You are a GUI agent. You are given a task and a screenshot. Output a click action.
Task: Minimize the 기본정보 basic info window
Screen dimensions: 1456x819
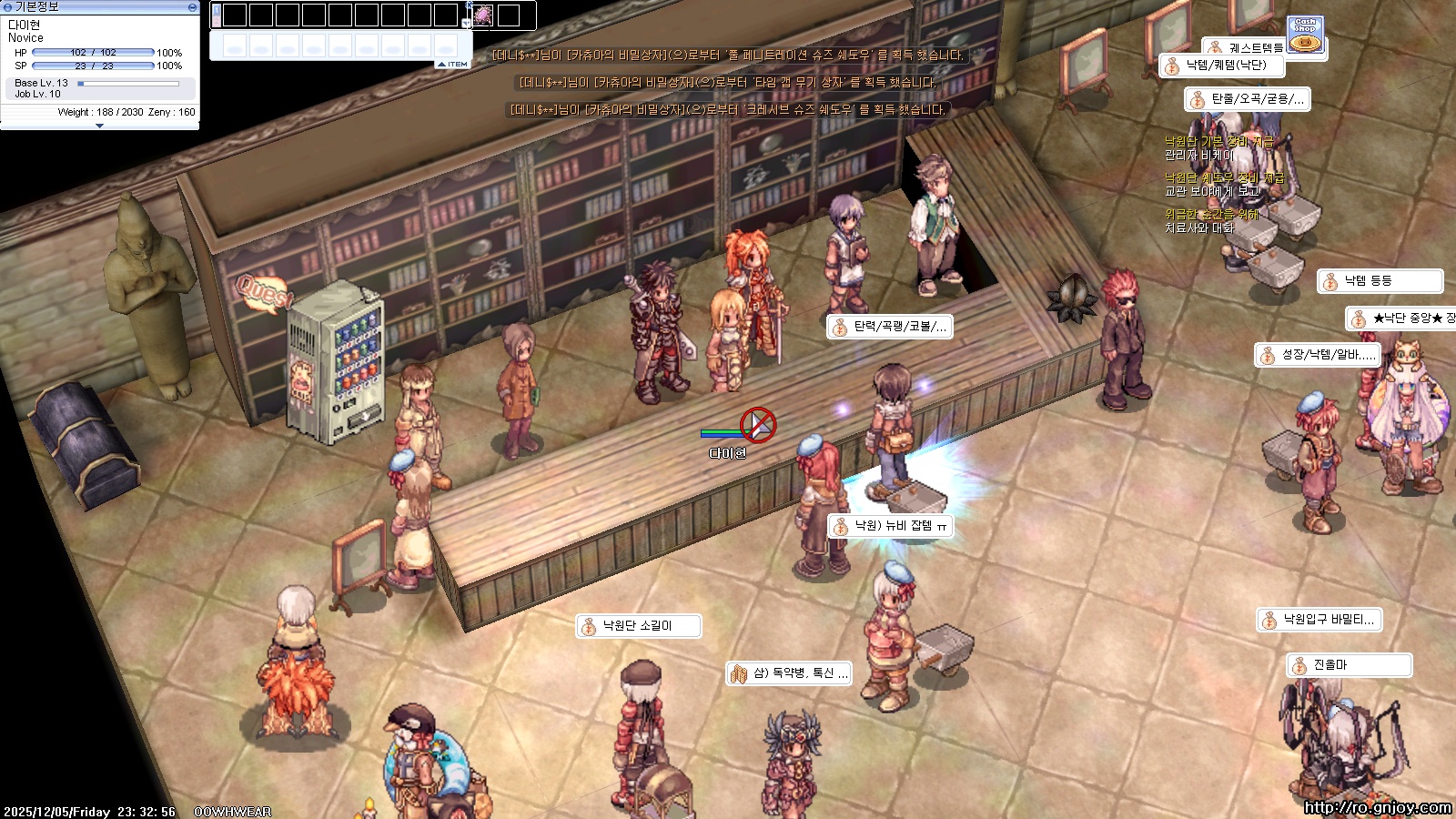coord(192,6)
